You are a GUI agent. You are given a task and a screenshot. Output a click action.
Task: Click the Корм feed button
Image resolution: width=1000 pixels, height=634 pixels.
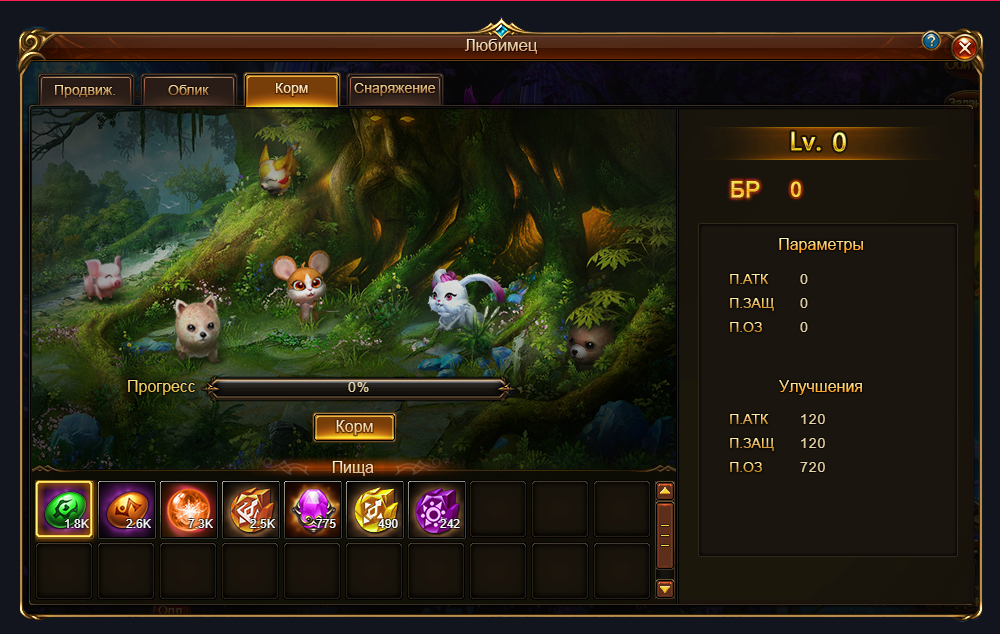[354, 427]
